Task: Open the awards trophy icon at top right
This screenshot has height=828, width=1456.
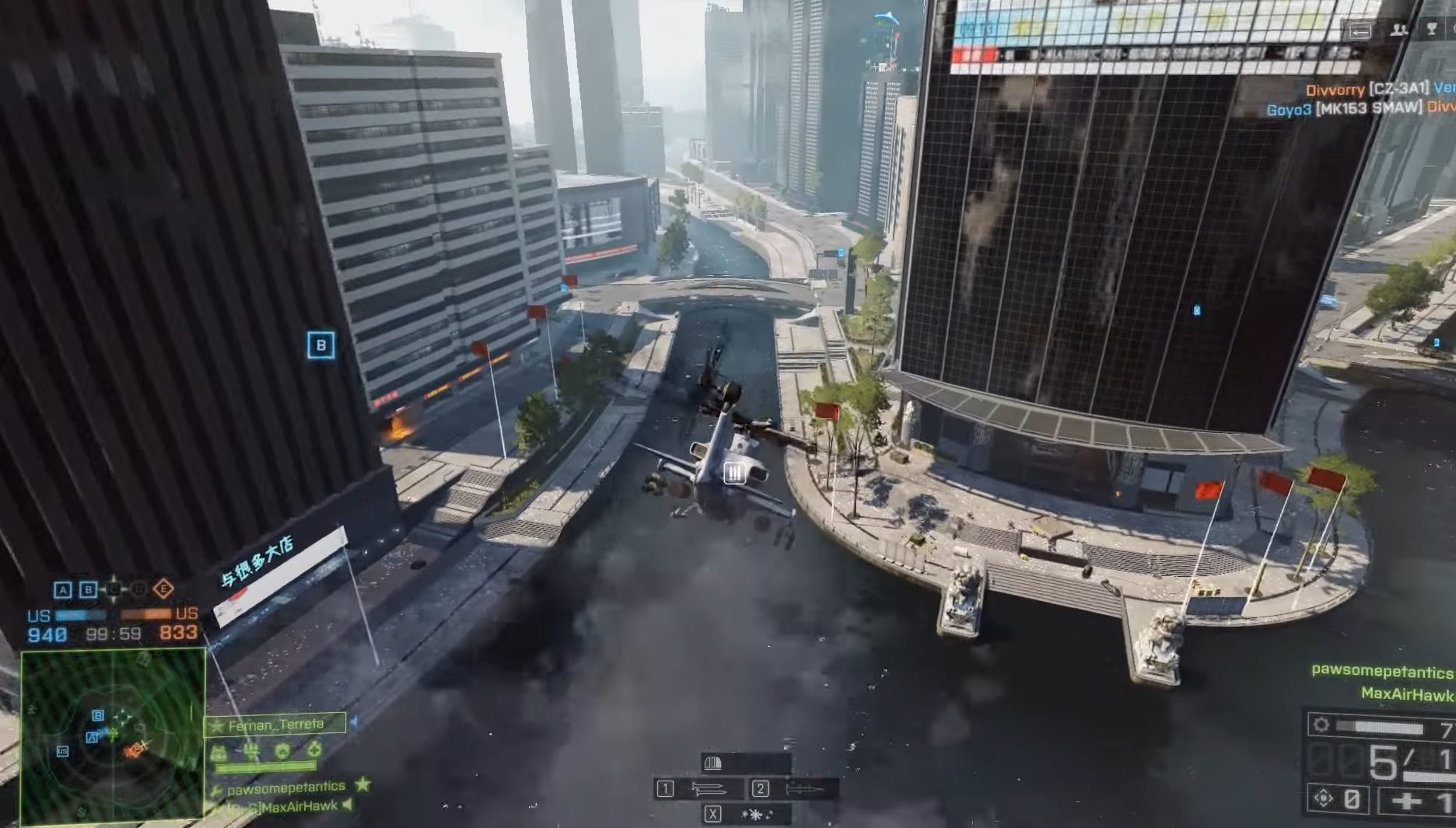Action: coord(1431,29)
